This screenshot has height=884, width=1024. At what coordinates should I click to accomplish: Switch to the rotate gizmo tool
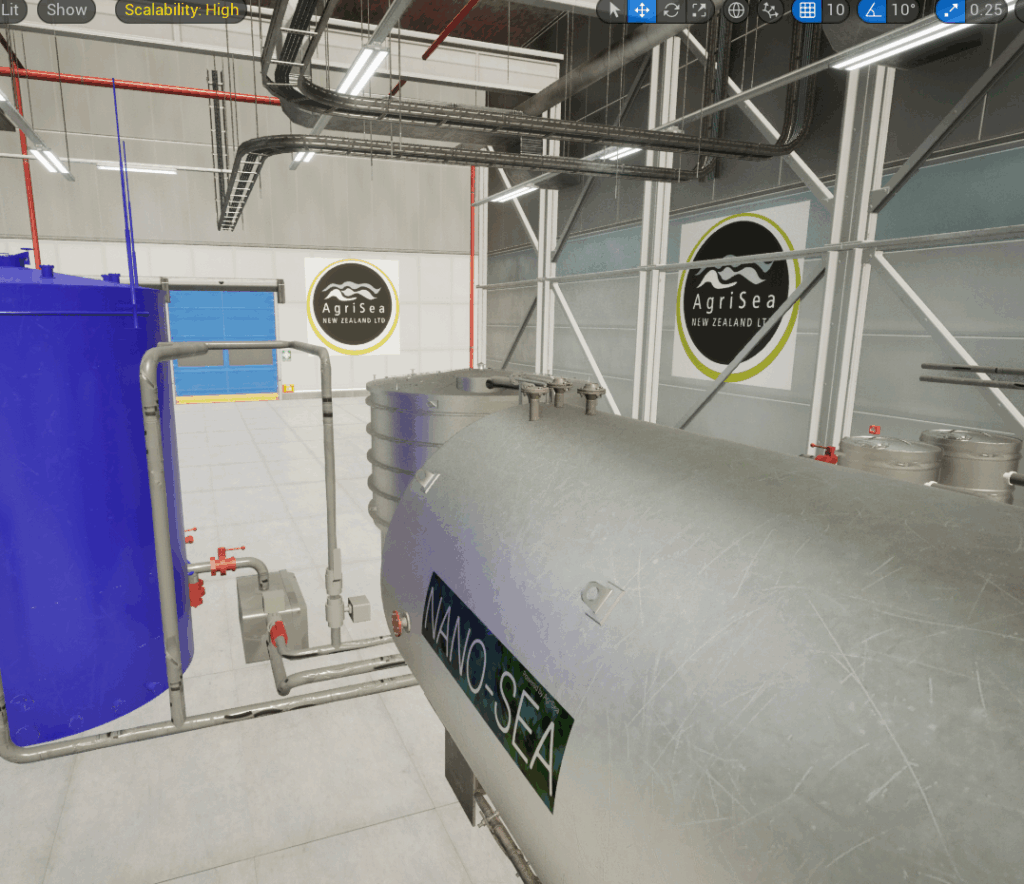pos(671,10)
